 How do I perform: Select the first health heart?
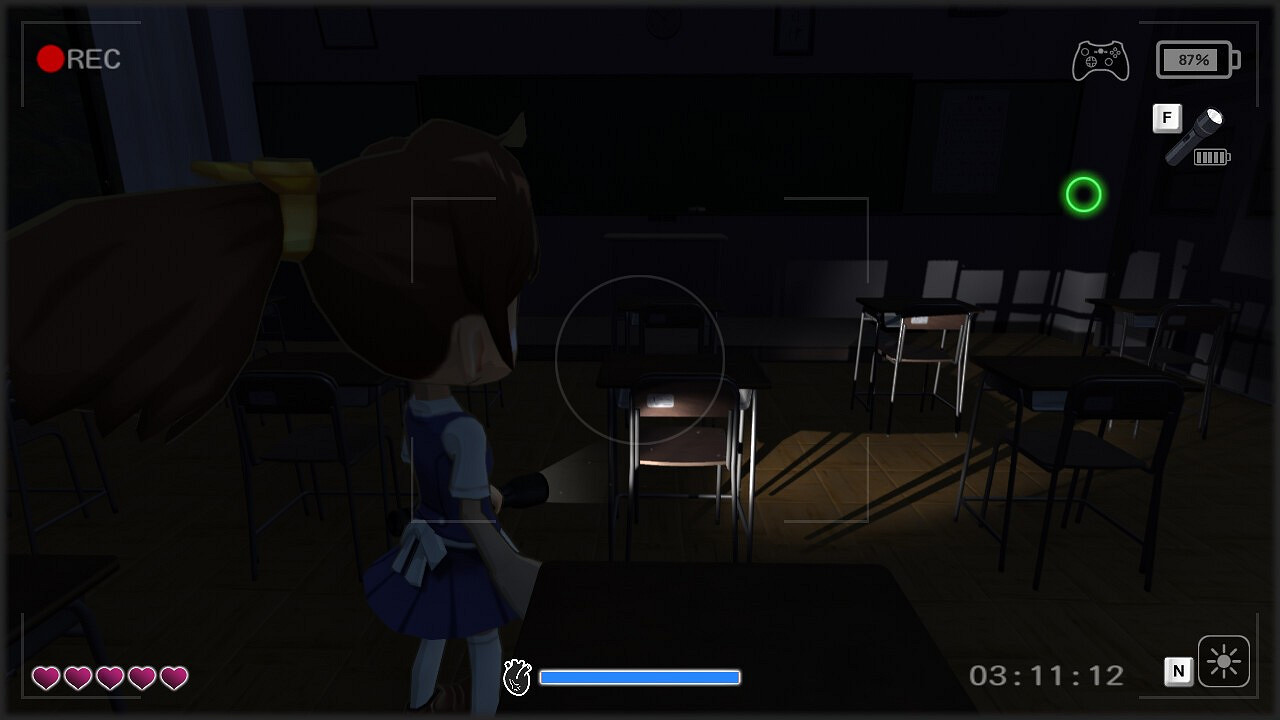tap(48, 678)
